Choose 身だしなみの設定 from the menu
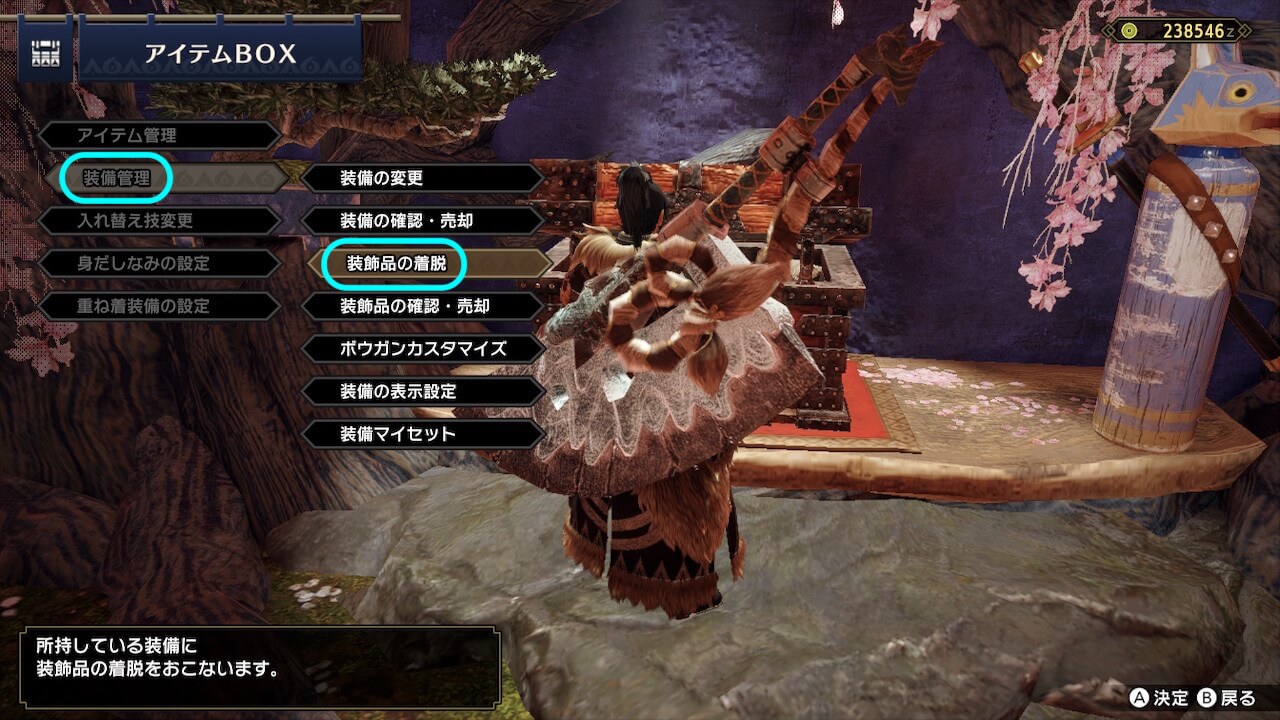Screen dimensions: 1280x720 (x=144, y=264)
